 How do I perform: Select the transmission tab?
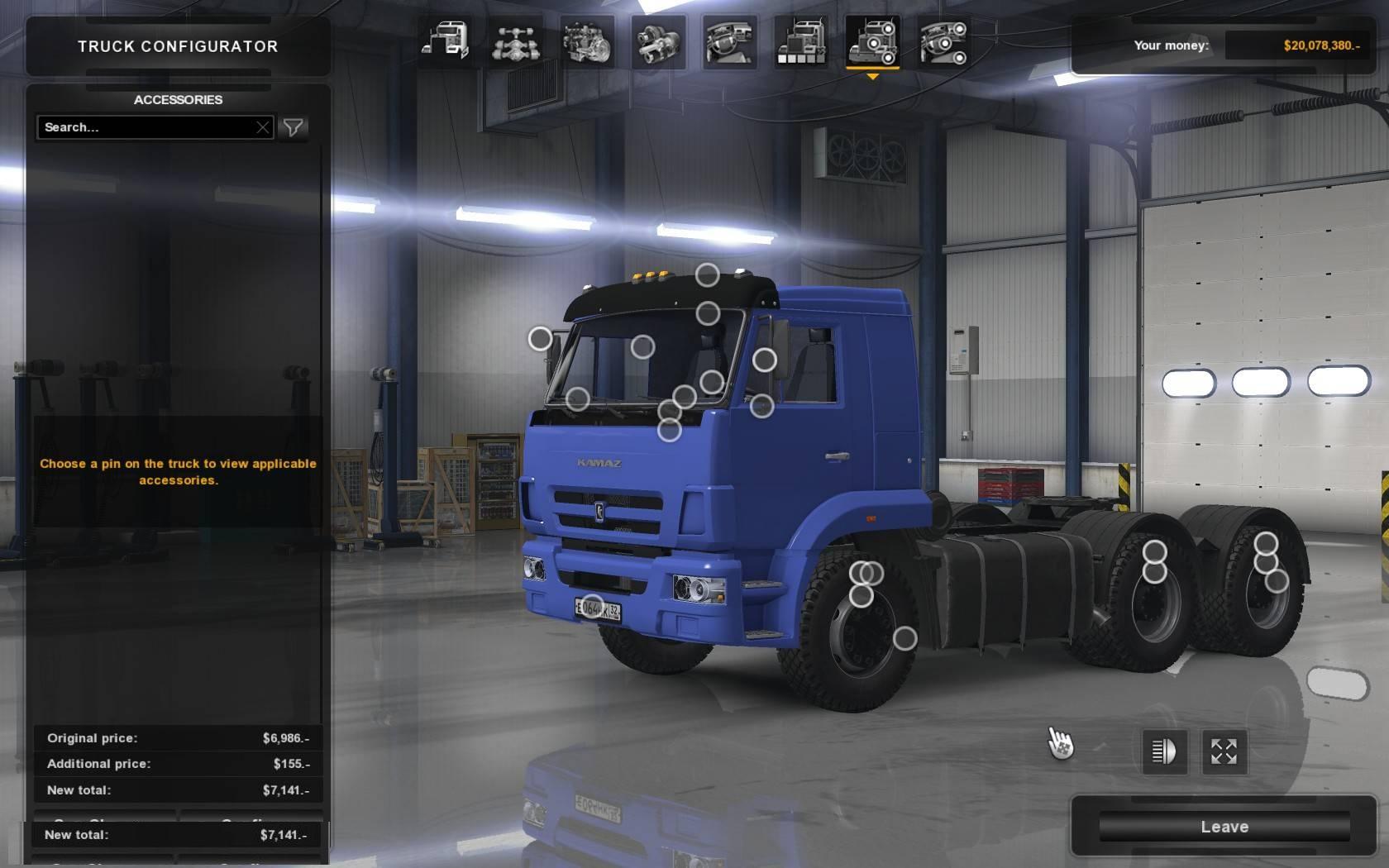click(x=658, y=42)
